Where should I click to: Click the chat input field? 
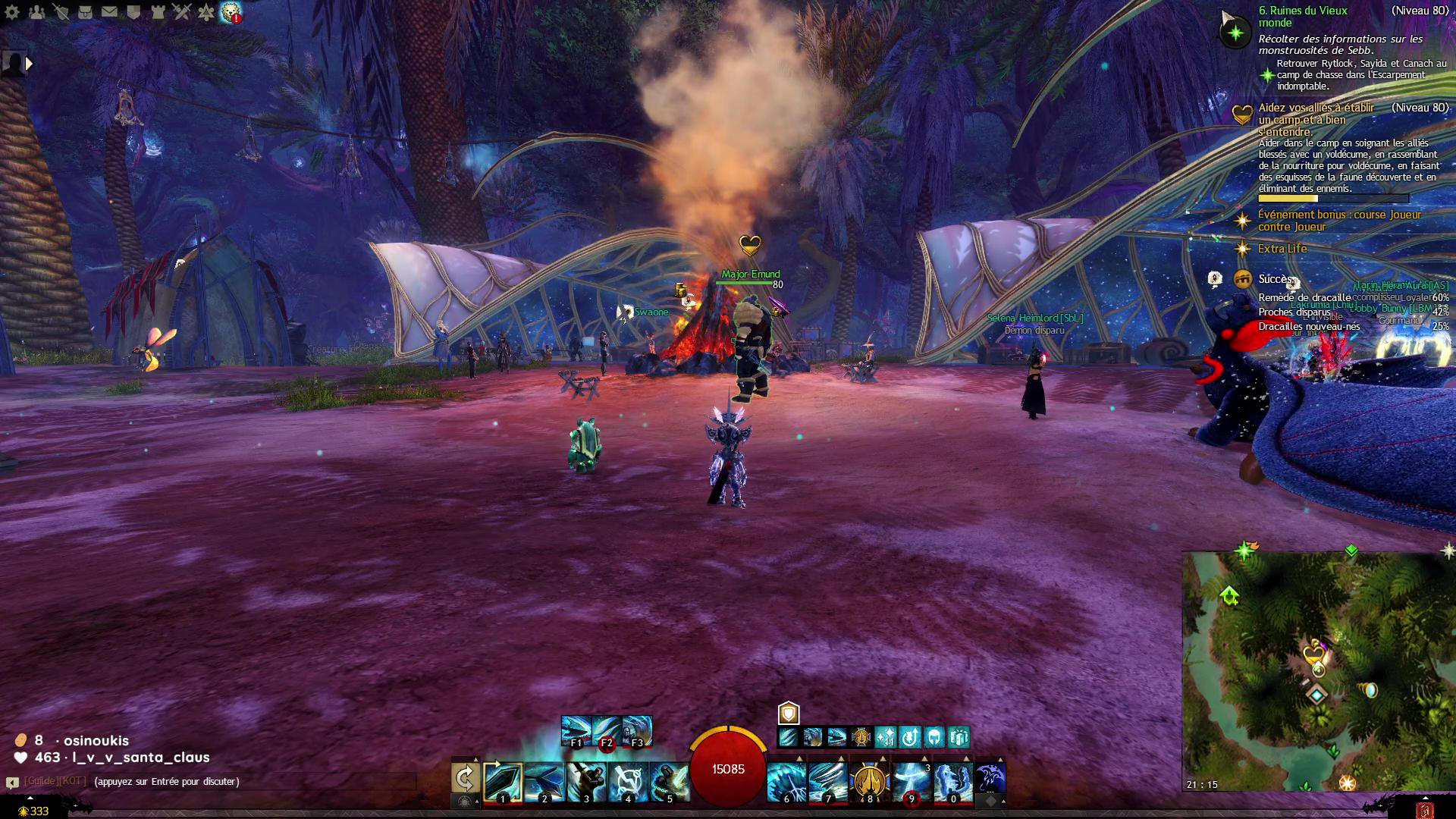(x=250, y=782)
